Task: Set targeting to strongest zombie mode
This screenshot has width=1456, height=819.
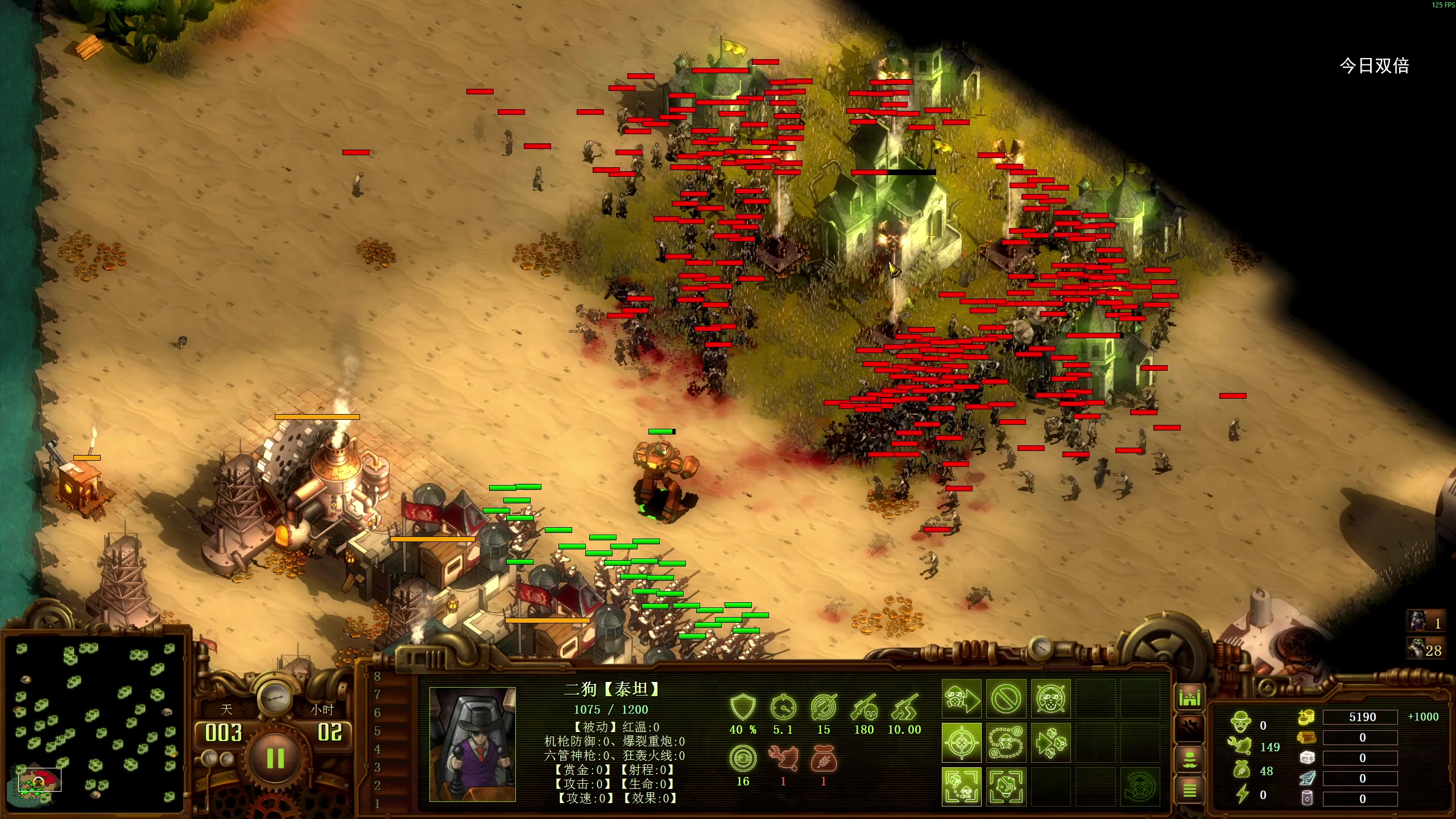Action: point(1006,787)
